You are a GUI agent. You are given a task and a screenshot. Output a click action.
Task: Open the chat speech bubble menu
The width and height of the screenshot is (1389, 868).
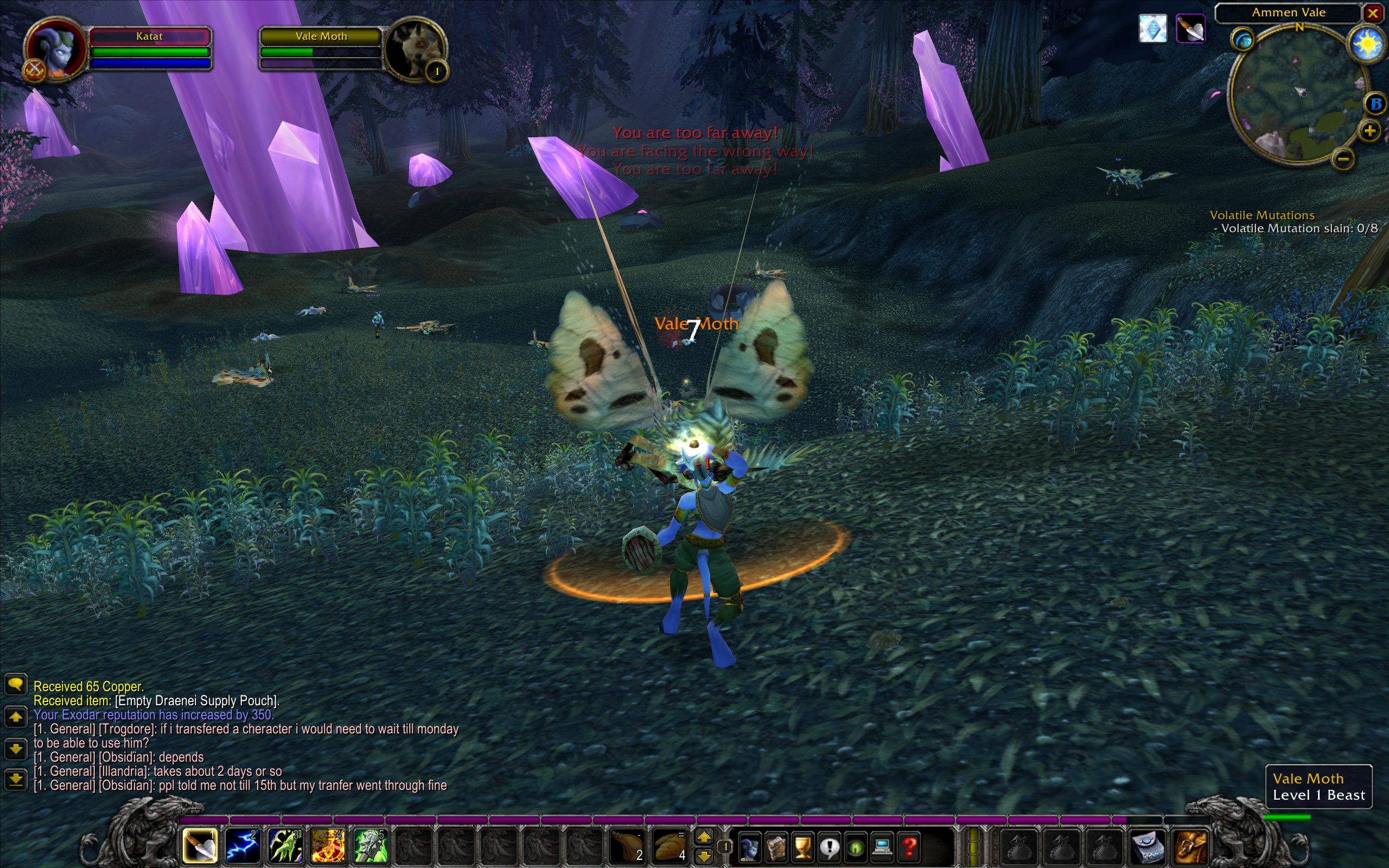pos(16,684)
